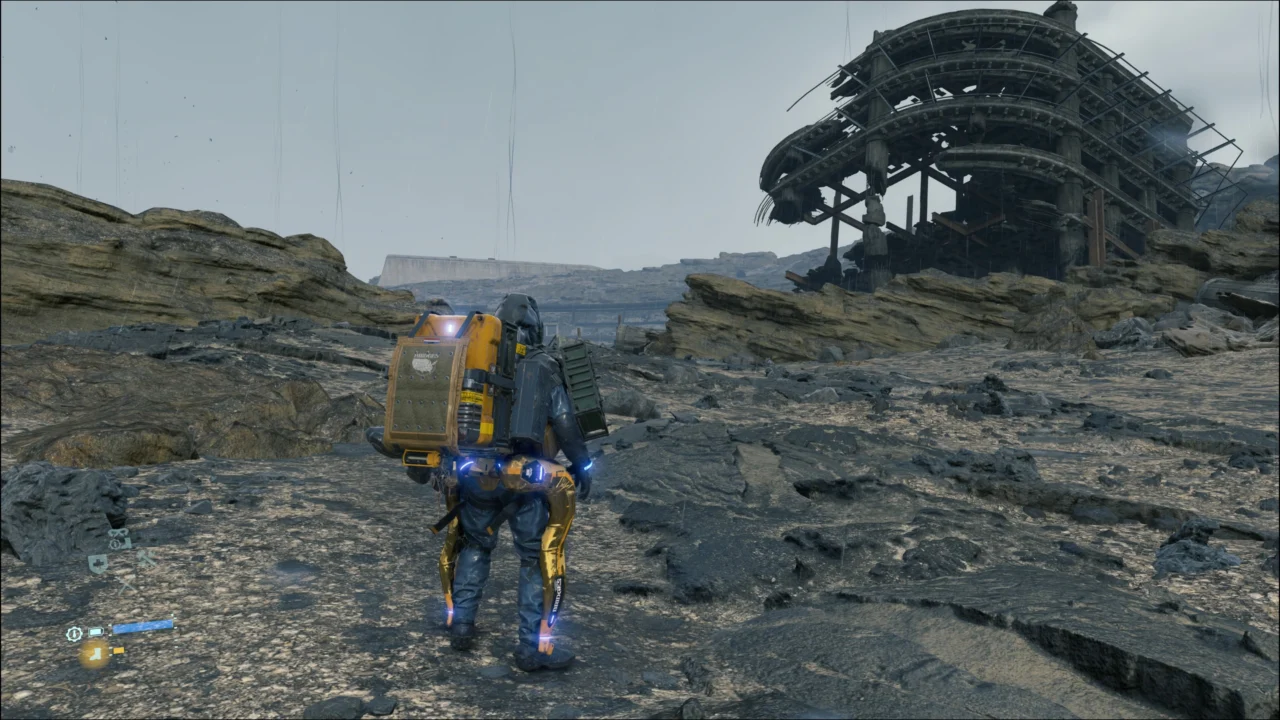Click the blue stamina bar
Viewport: 1280px width, 720px height.
point(143,626)
